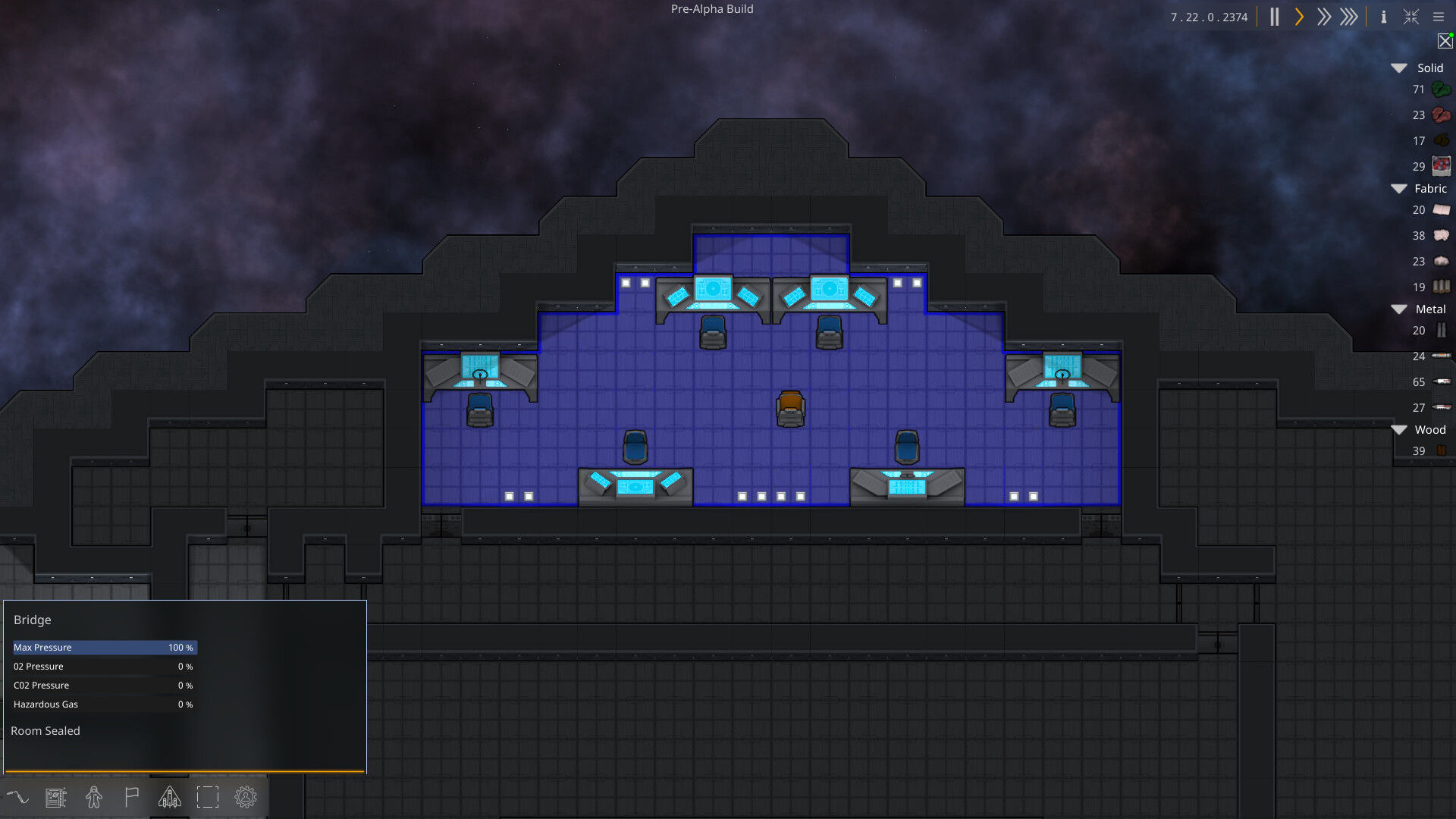Click the Max Pressure 100% bar

[x=104, y=648]
